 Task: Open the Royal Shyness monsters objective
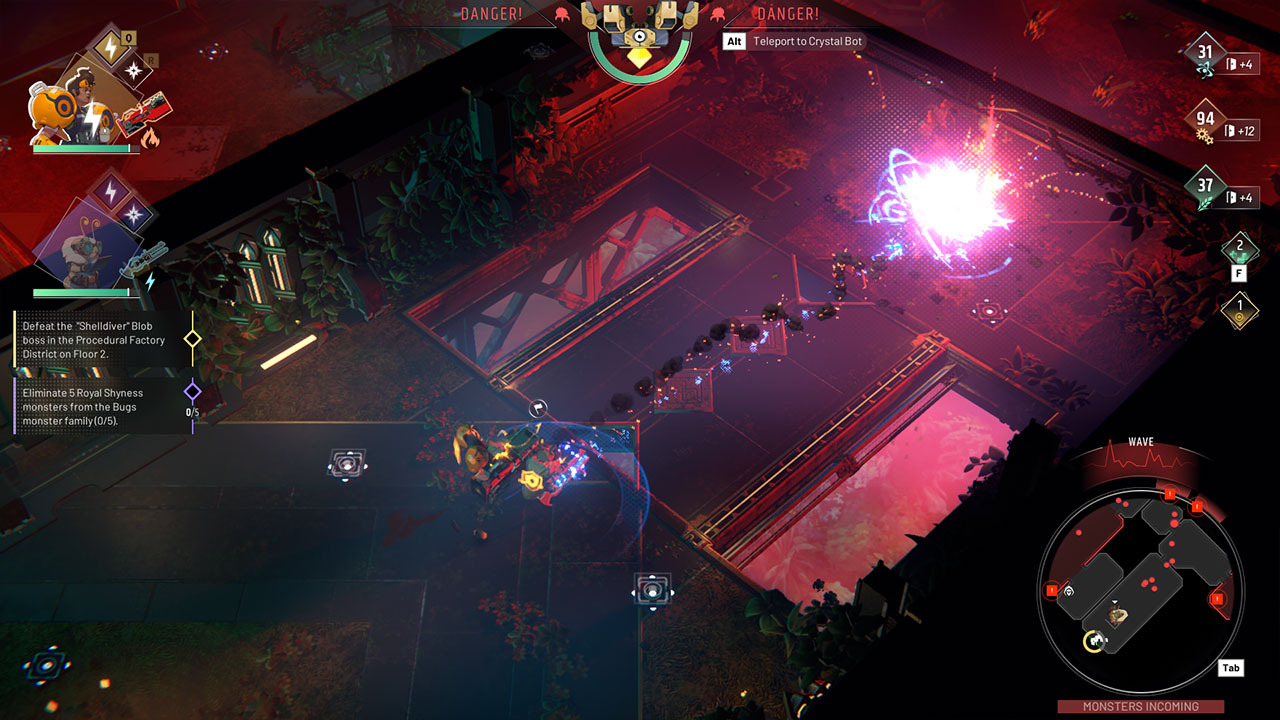click(x=95, y=407)
